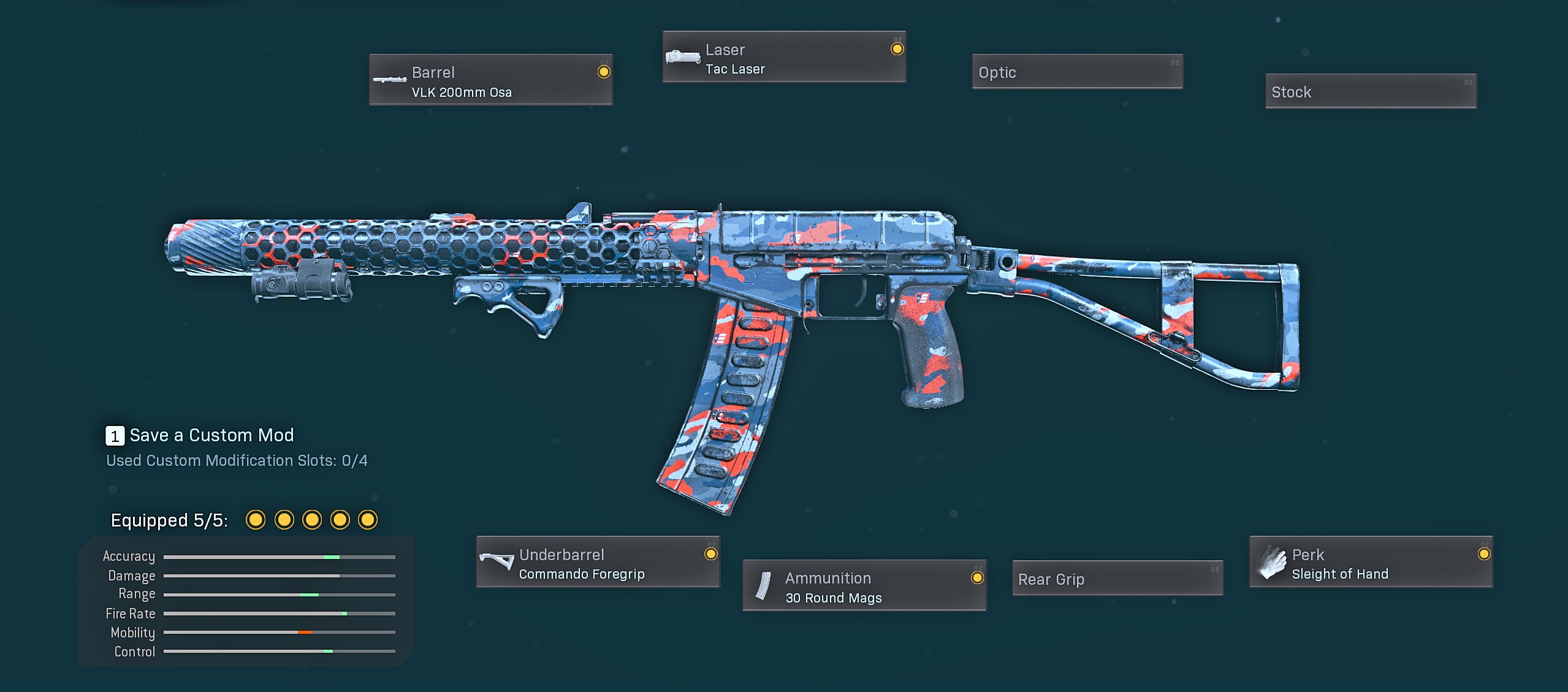Select the Laser slot with Tac Laser
Image resolution: width=1568 pixels, height=692 pixels.
point(783,58)
